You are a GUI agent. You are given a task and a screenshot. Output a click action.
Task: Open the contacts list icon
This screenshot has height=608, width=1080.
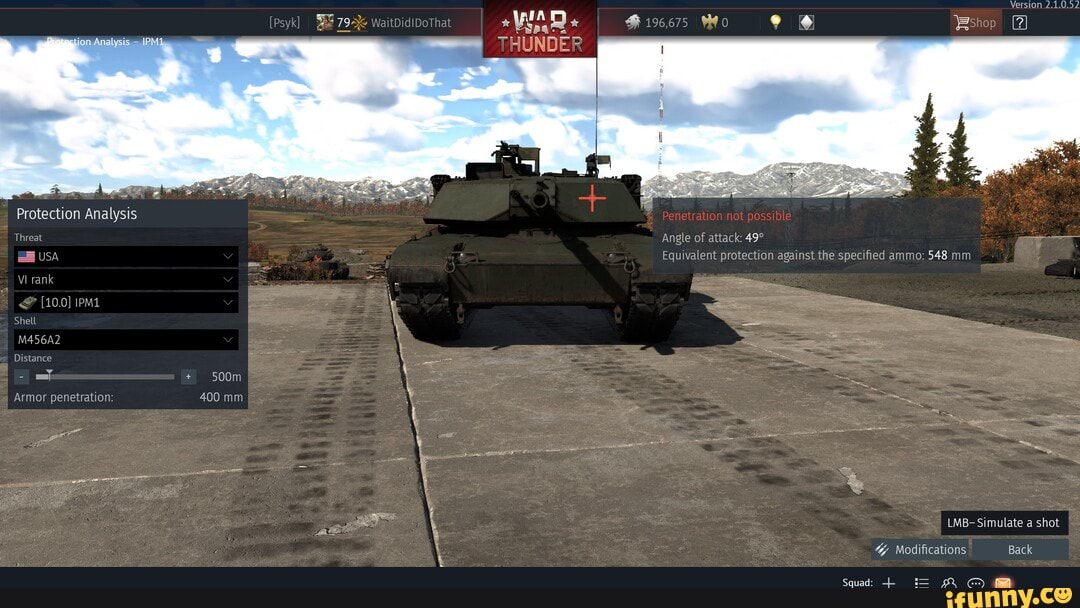click(x=949, y=583)
